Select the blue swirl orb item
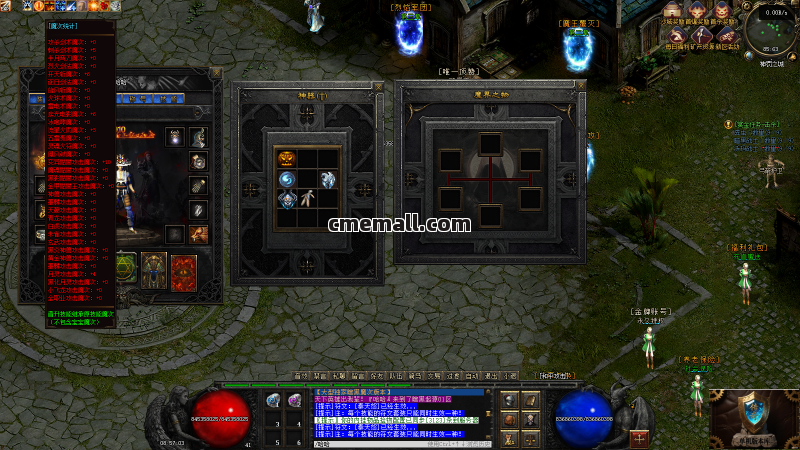Screen dimensions: 800x450 coord(287,178)
